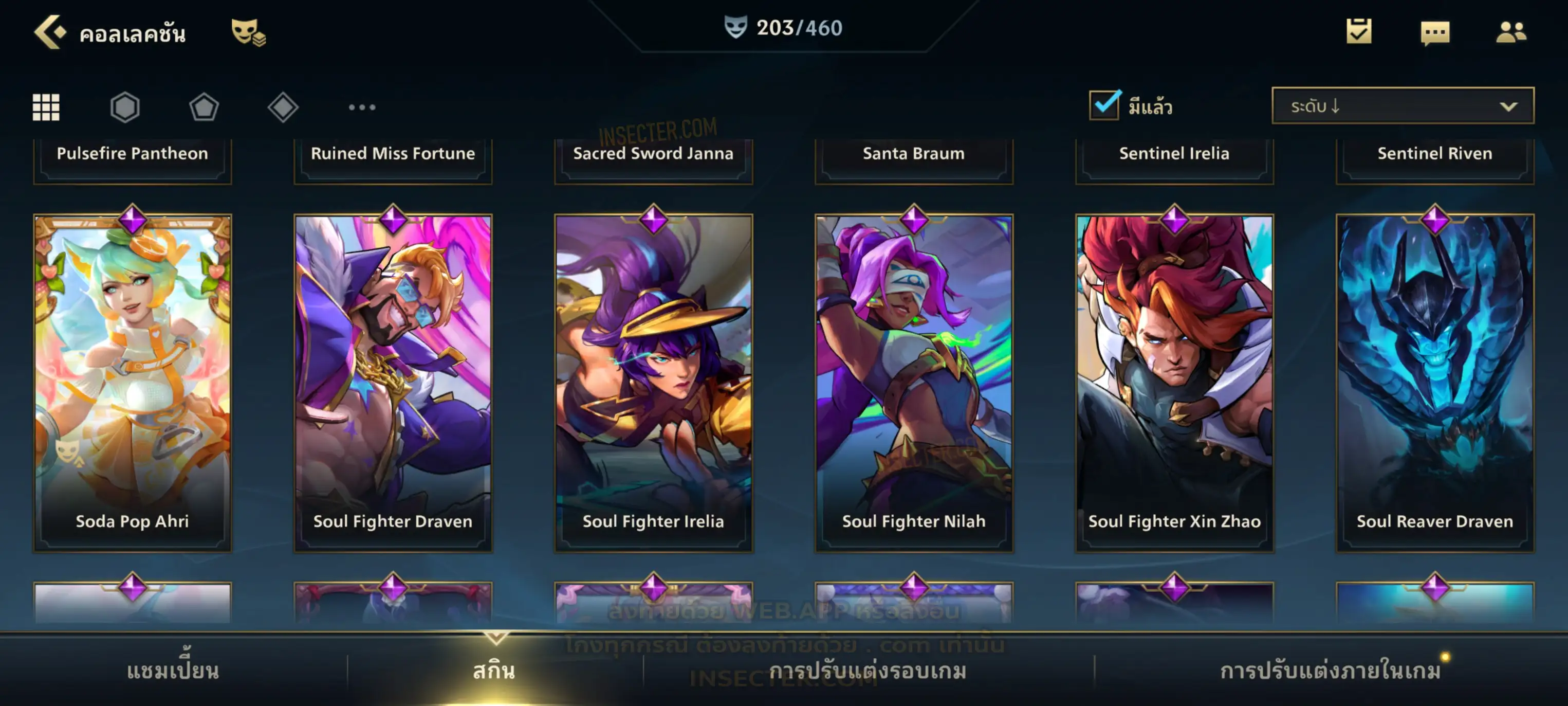Screen dimensions: 1568x706
Task: Show more filters via three dots
Action: 362,107
